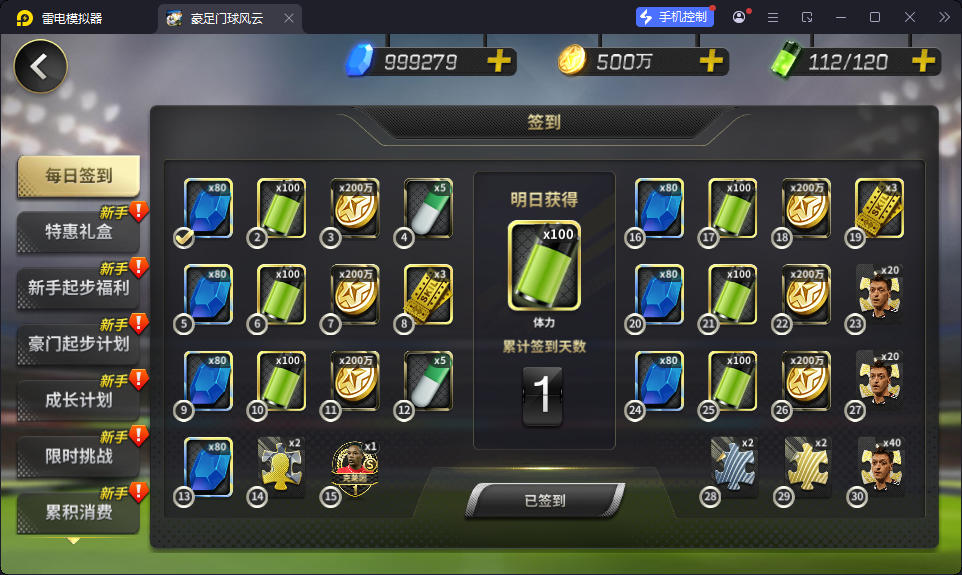Close the emulator window
The image size is (962, 575).
tap(910, 17)
